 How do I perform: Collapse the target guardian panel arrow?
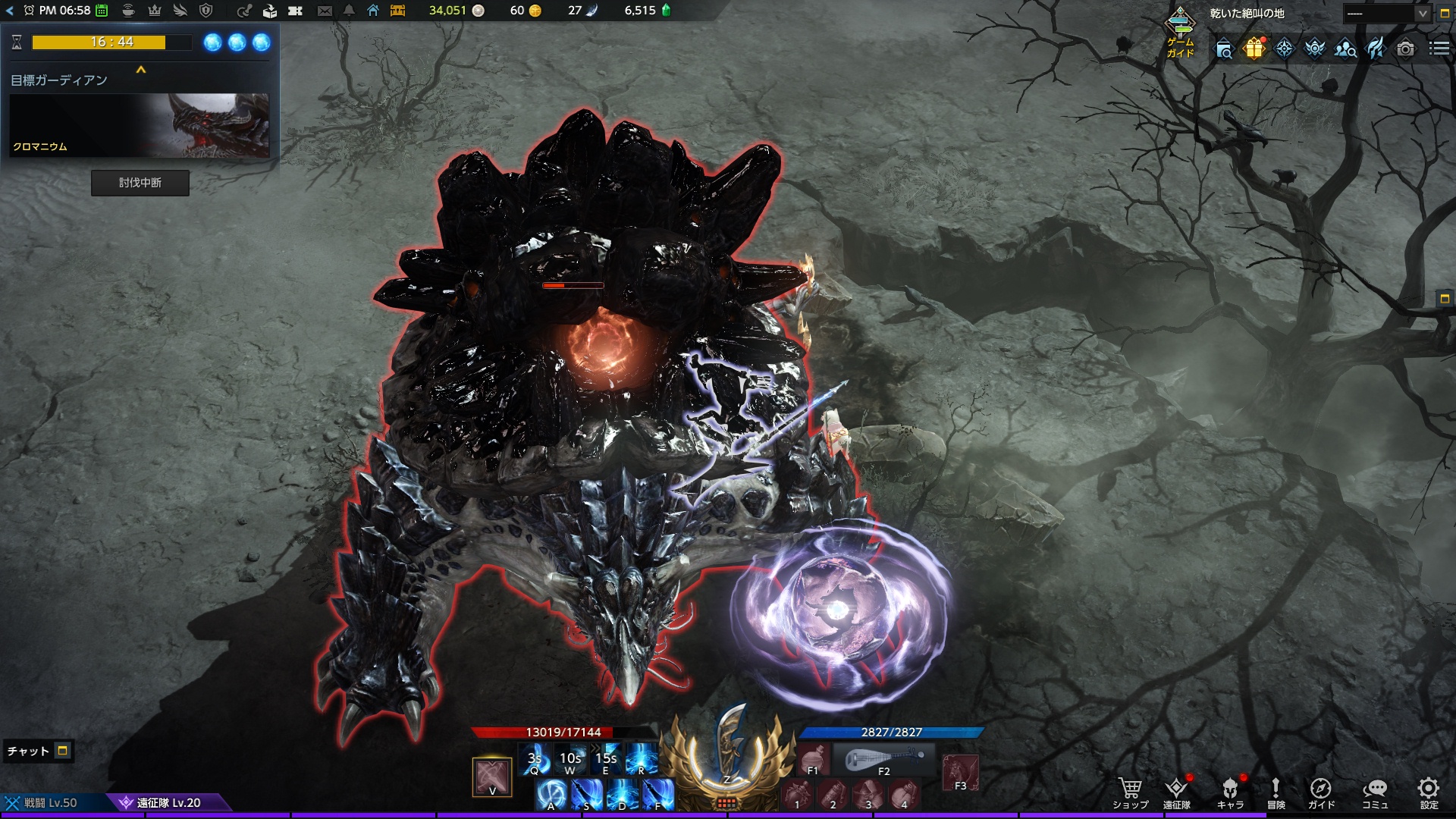coord(140,70)
